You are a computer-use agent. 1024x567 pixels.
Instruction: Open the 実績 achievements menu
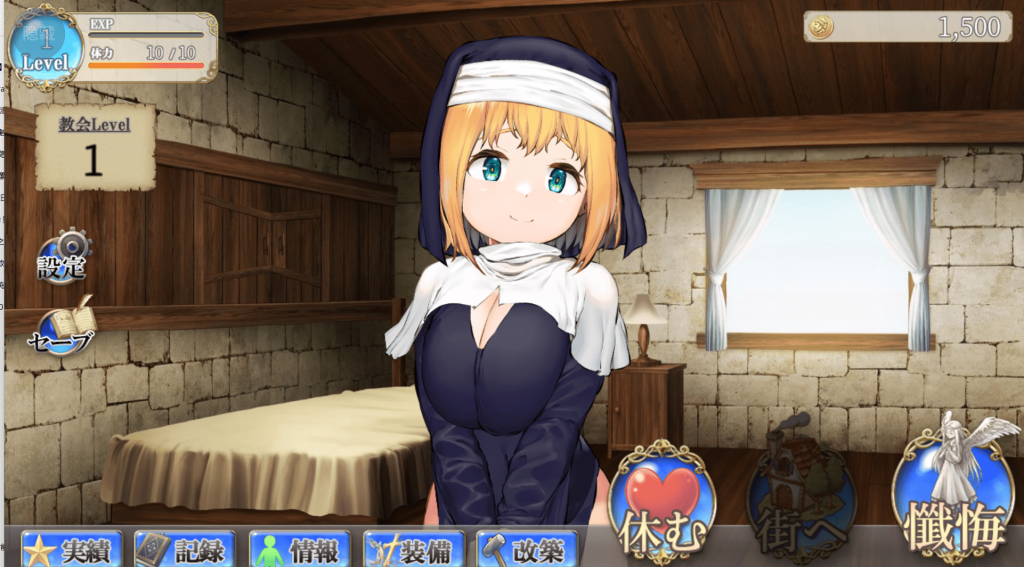[72, 549]
